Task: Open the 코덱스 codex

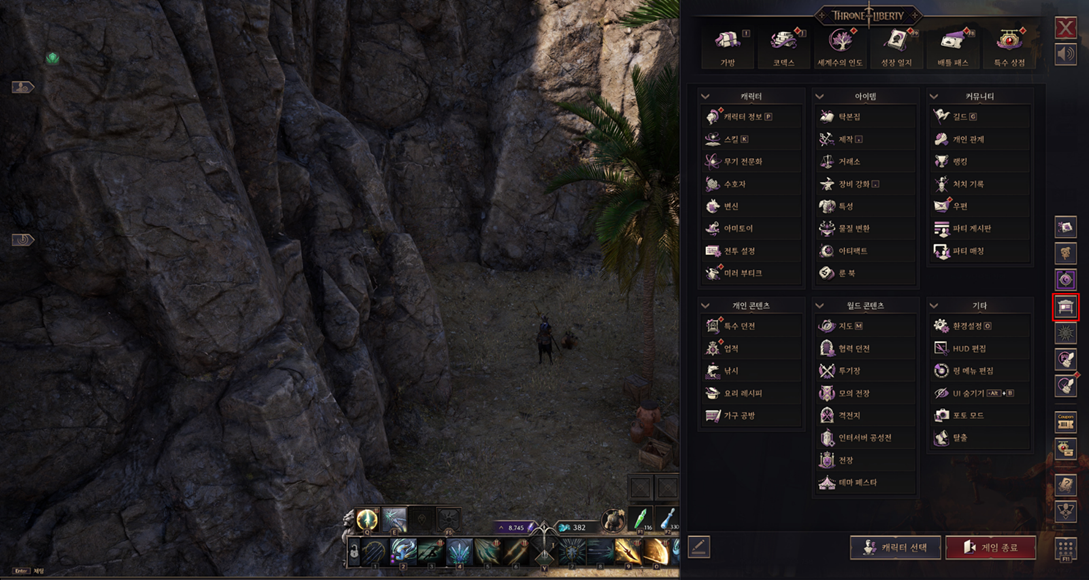Action: (782, 45)
